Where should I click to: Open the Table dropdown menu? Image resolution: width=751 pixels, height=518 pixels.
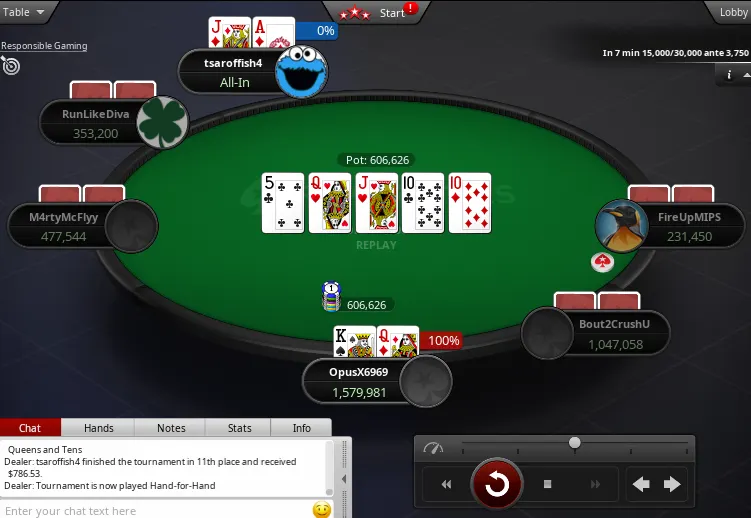[x=26, y=13]
